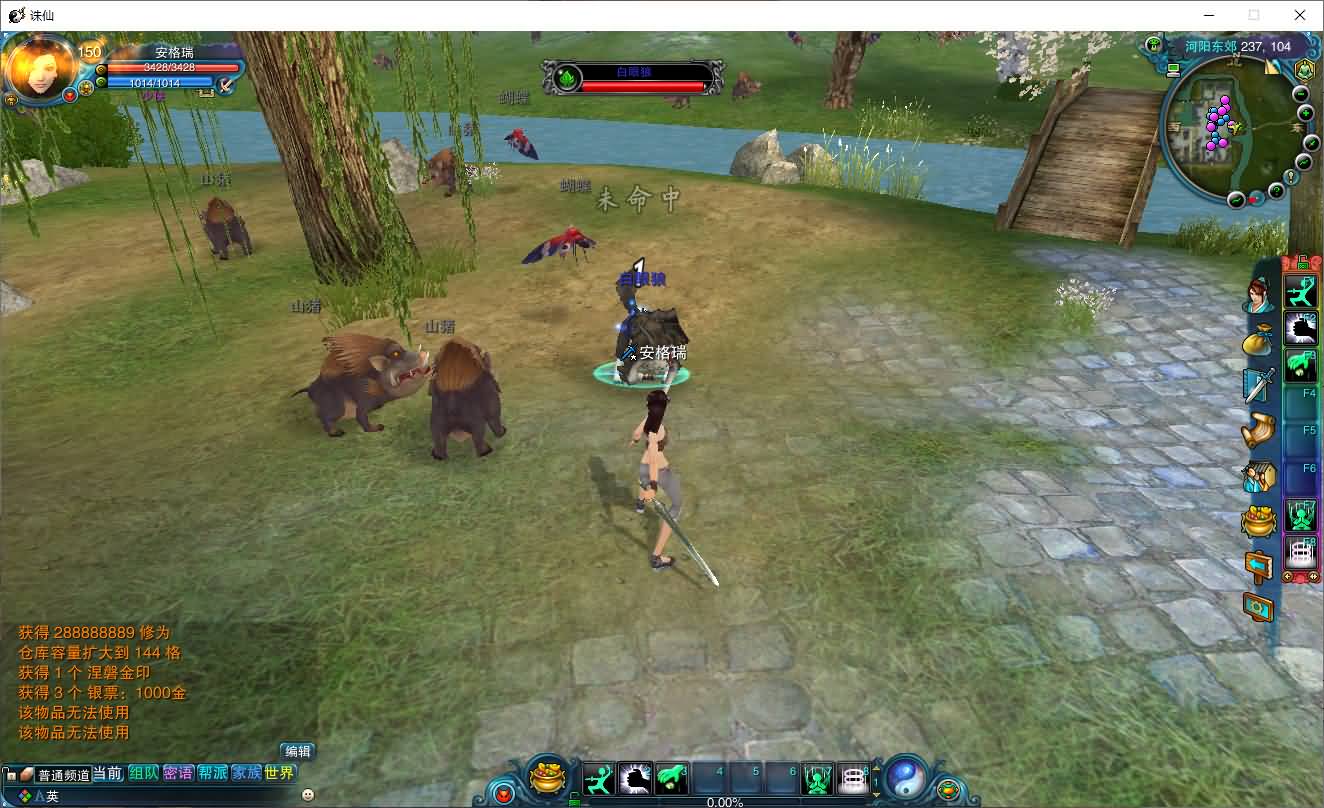This screenshot has height=808, width=1324.
Task: Open the scroll icon in the side menu
Action: coord(1259,430)
